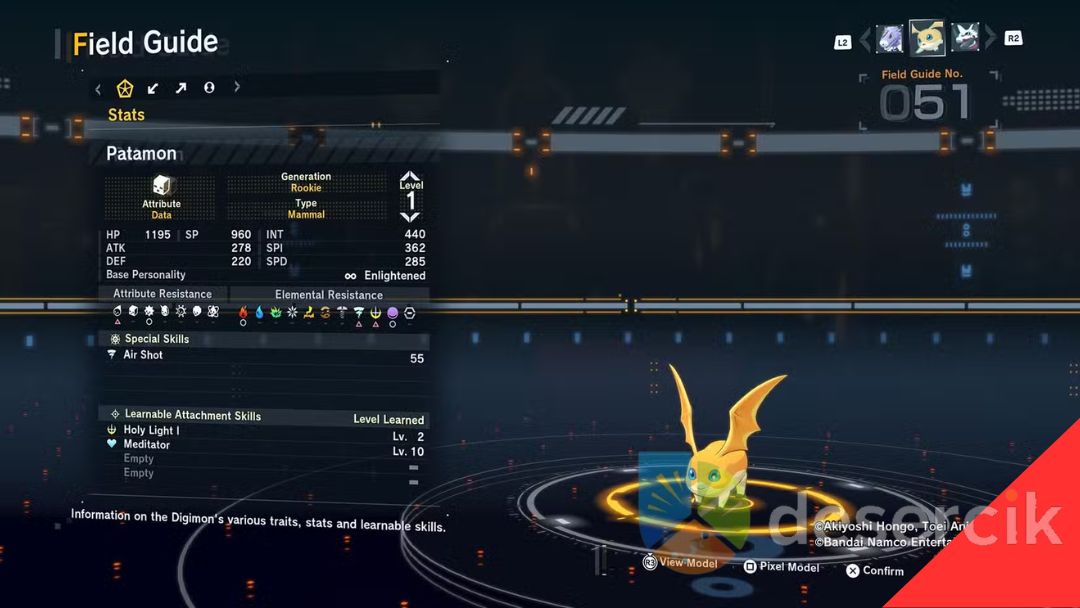This screenshot has height=608, width=1080.
Task: Select the purple Digimon portrait thumbnail
Action: (x=889, y=39)
